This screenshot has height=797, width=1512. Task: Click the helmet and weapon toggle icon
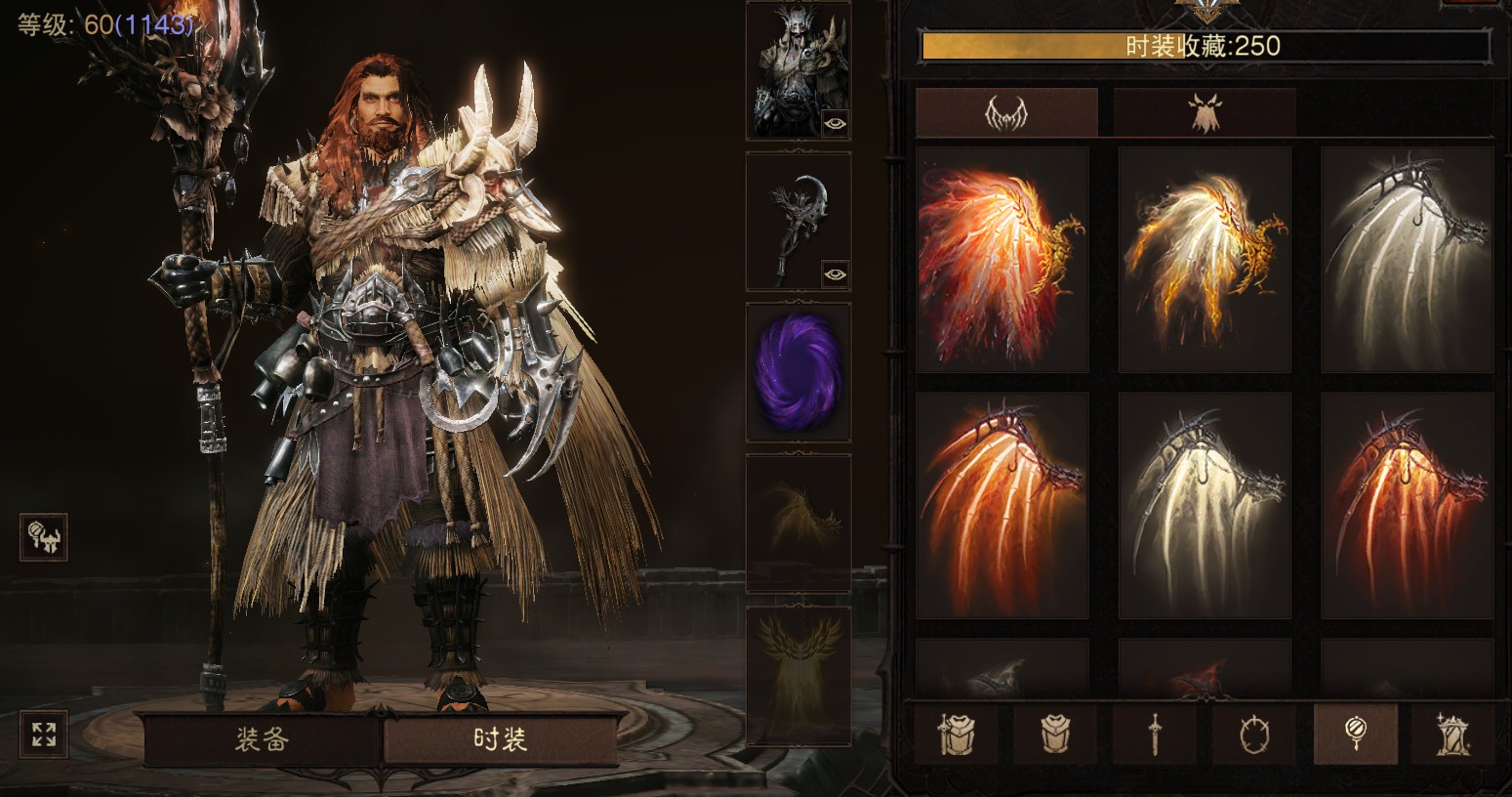[x=44, y=537]
